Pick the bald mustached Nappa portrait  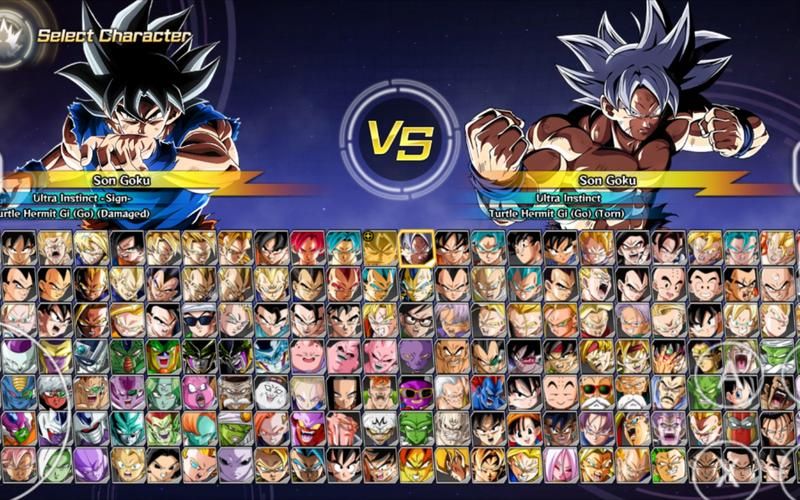point(453,355)
